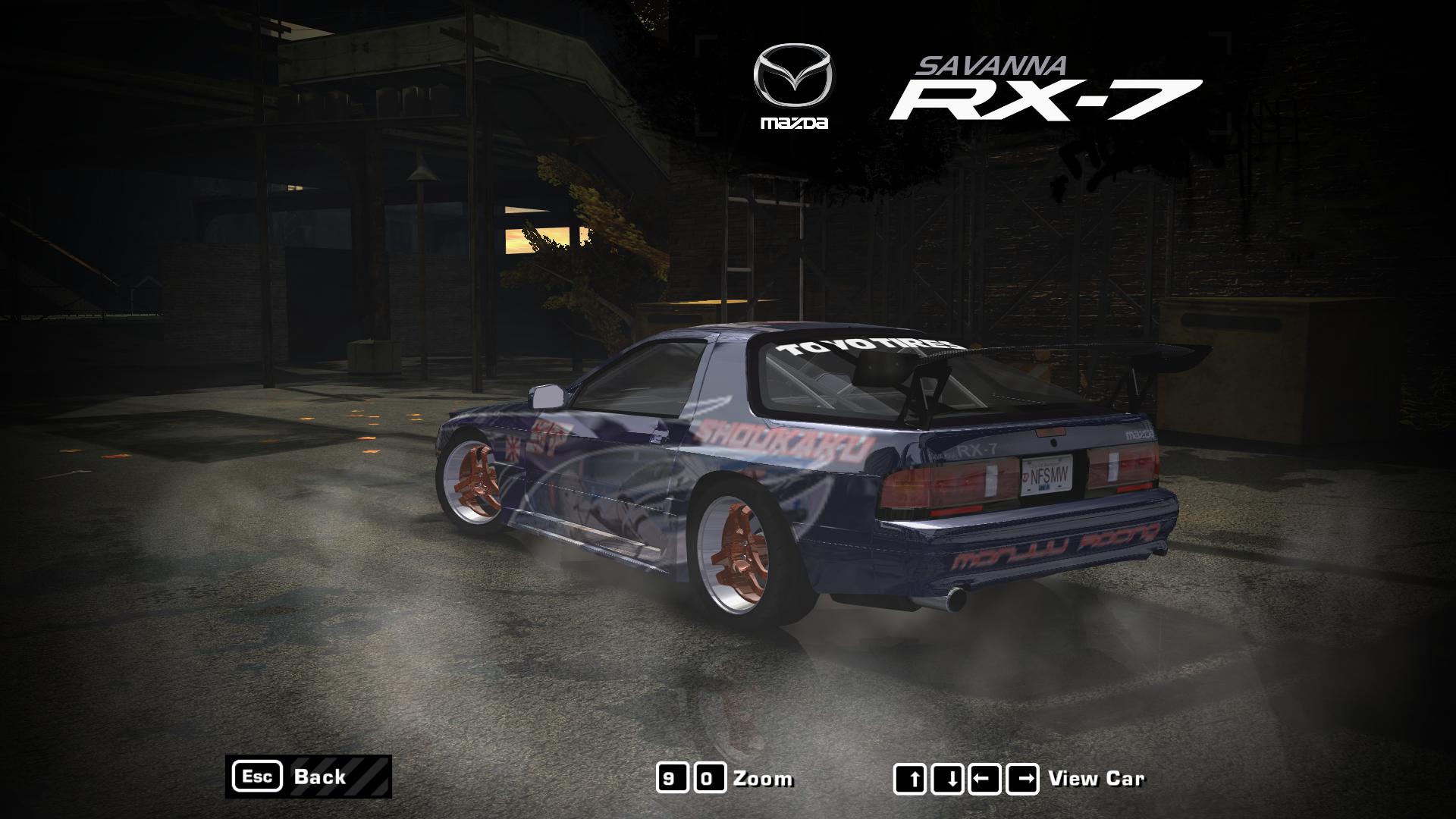Click the Back label in the bottom bar
The image size is (1456, 819).
[322, 777]
